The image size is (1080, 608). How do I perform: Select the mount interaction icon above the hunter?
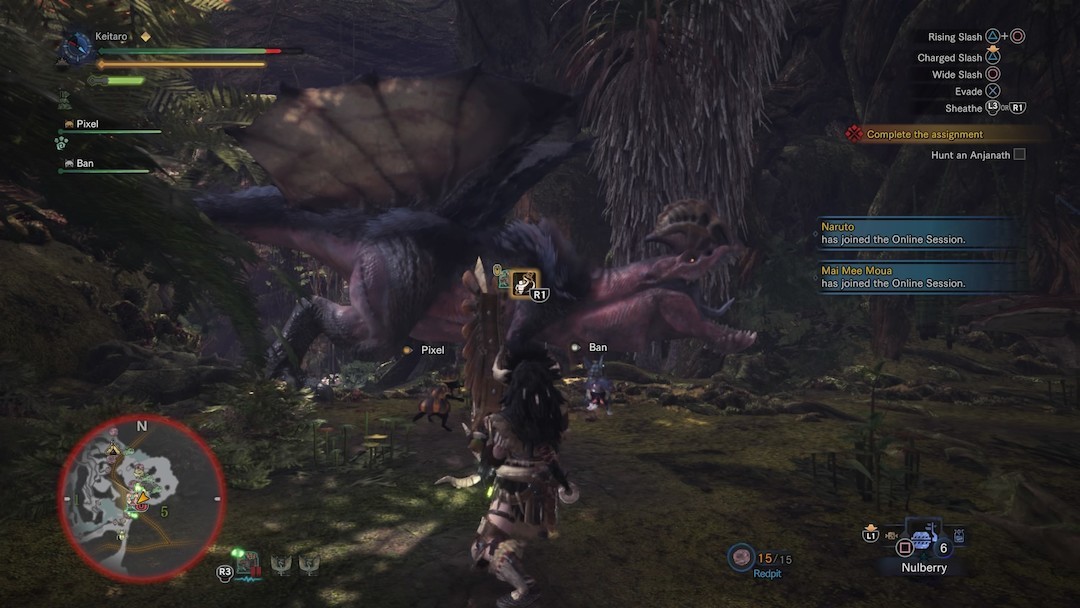tap(525, 284)
